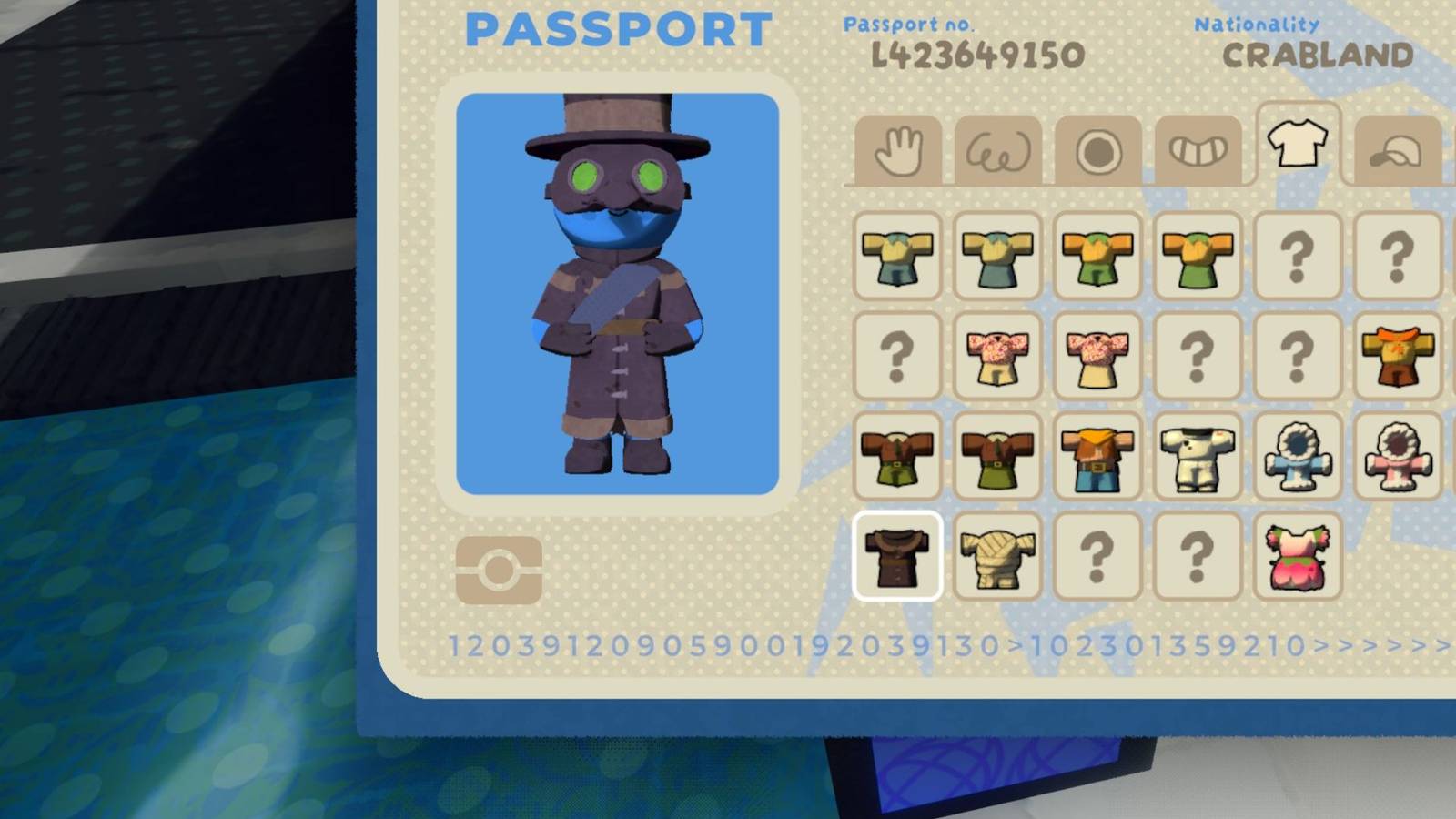Select the white snowman costume
Image resolution: width=1456 pixels, height=819 pixels.
coord(1197,458)
